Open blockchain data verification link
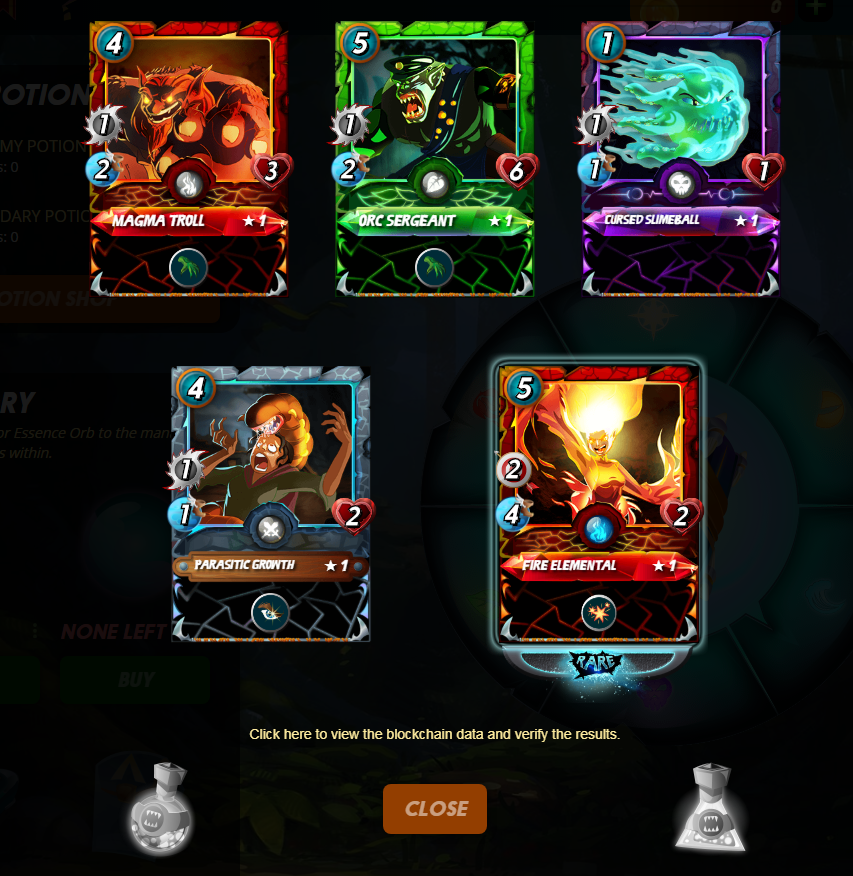The width and height of the screenshot is (853, 876). (x=434, y=734)
